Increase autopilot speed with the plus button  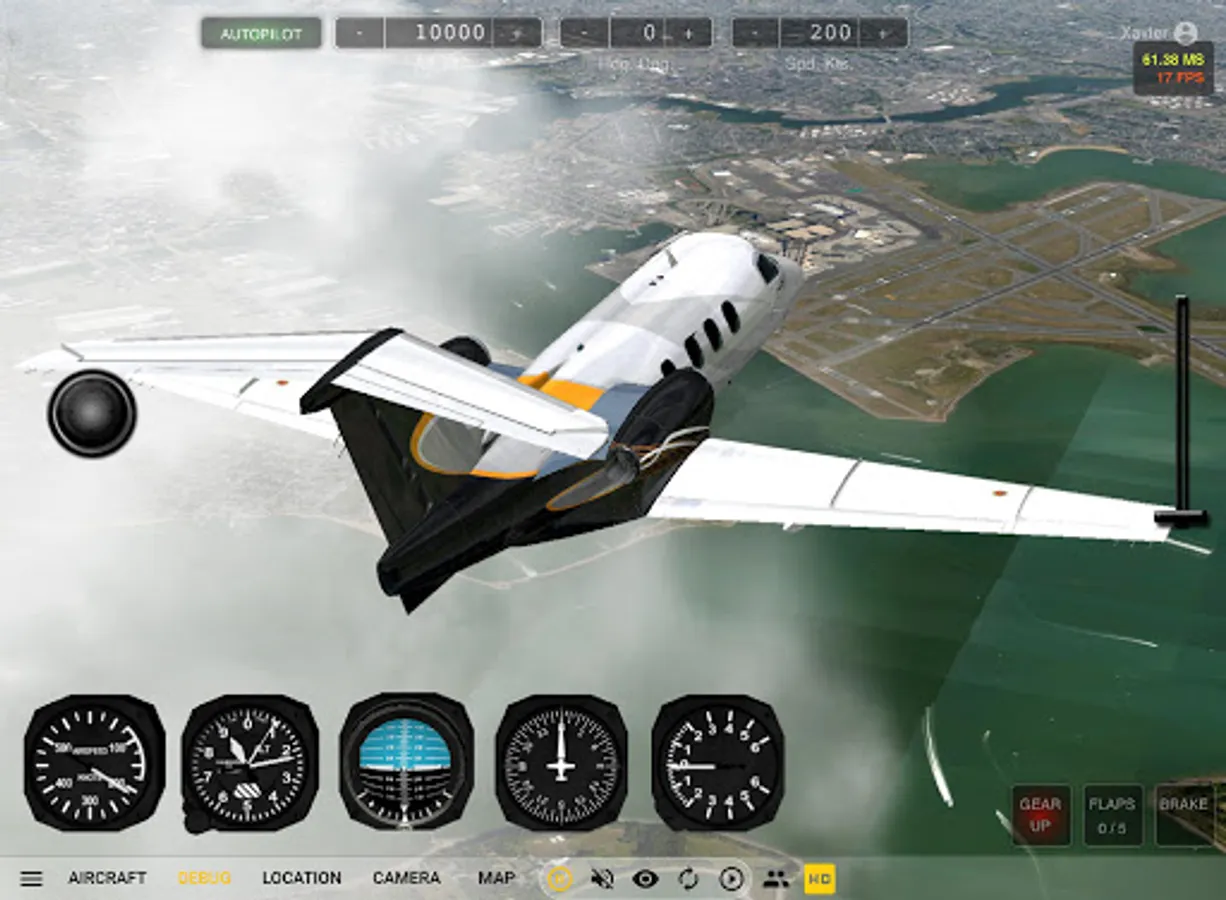coord(884,33)
